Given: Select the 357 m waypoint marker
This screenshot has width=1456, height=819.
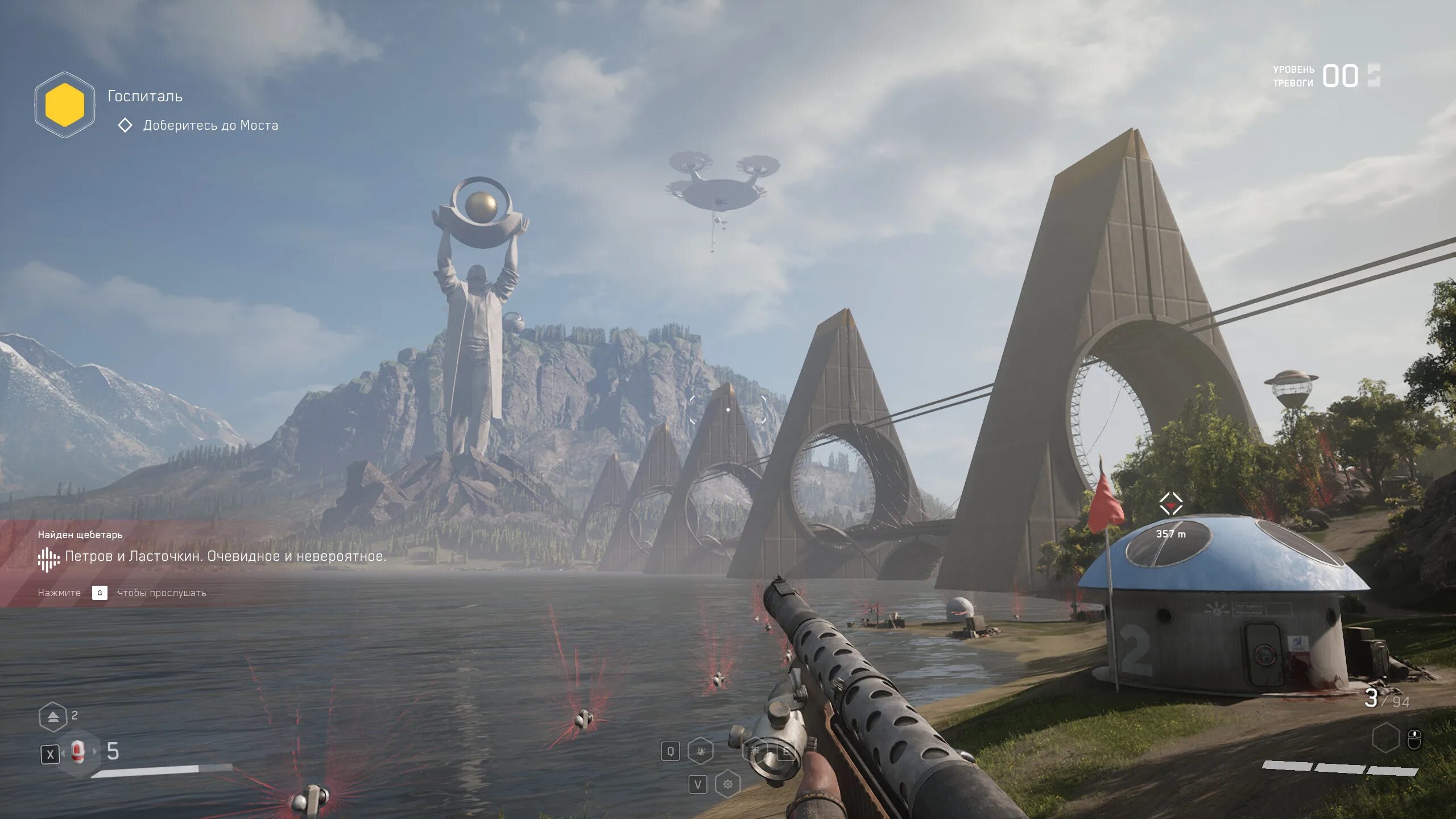Looking at the screenshot, I should click(1170, 504).
